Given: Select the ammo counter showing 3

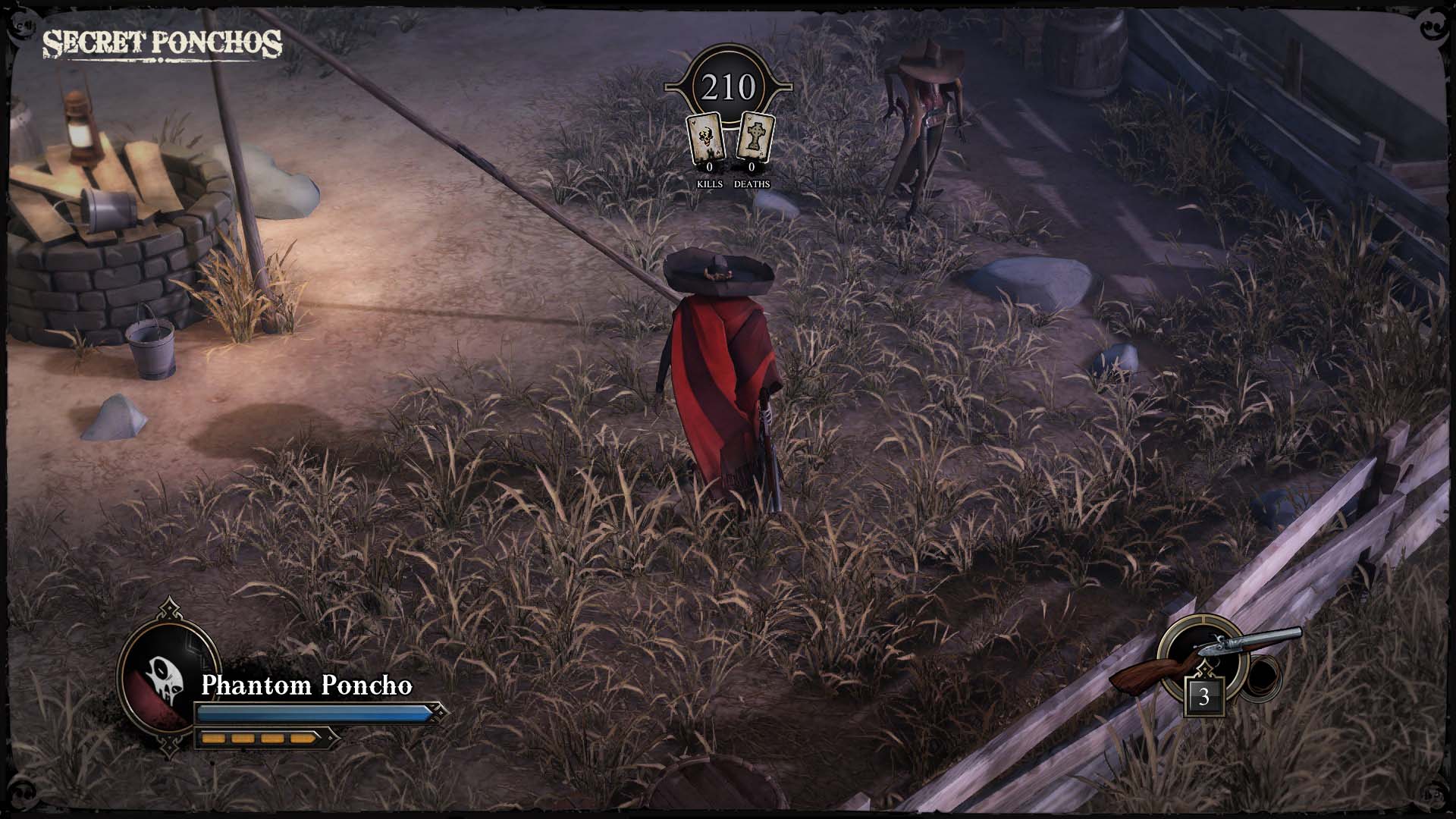Looking at the screenshot, I should [1205, 695].
